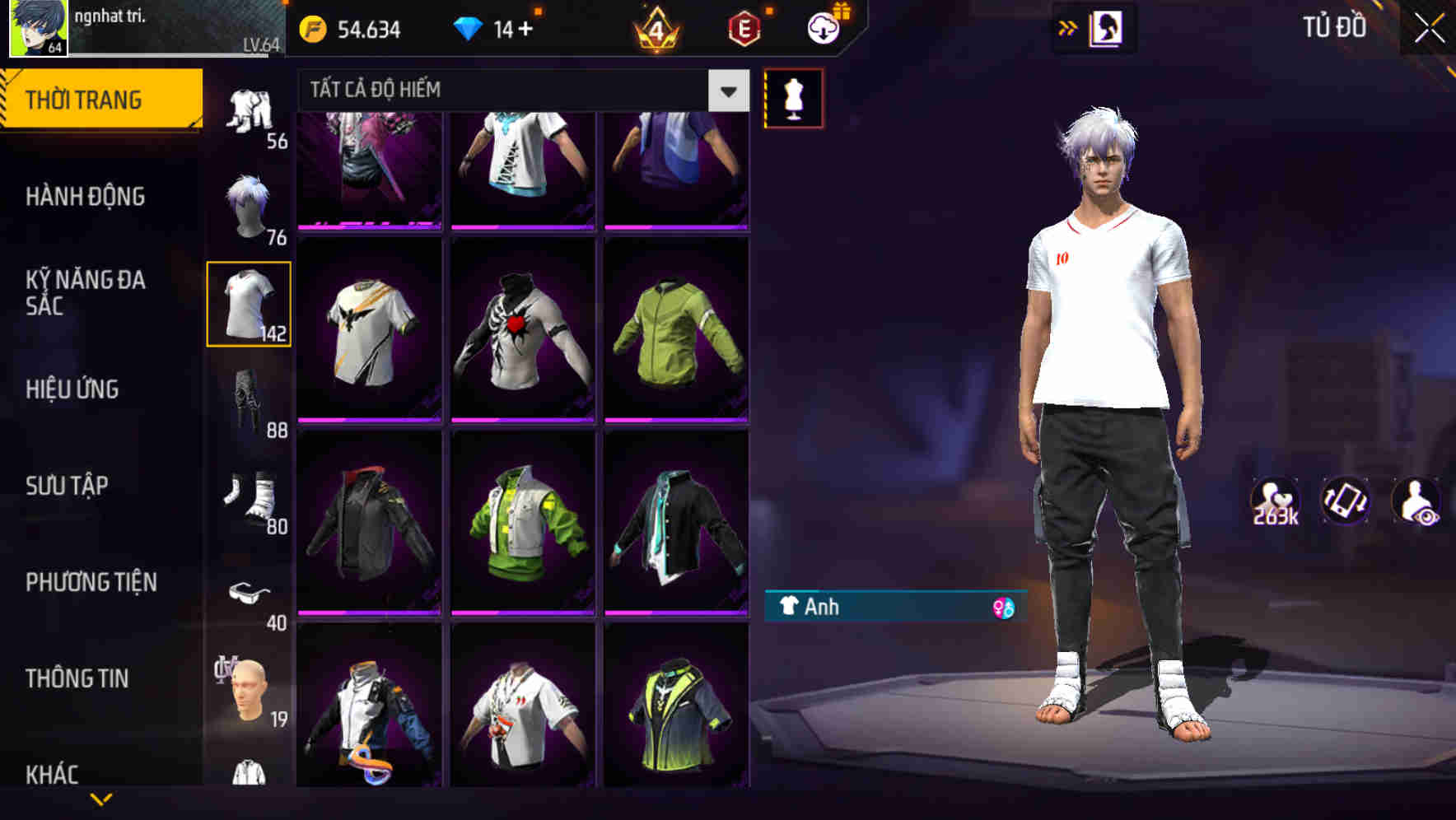Click the Elite Pass E badge icon
1456x820 pixels.
[743, 27]
